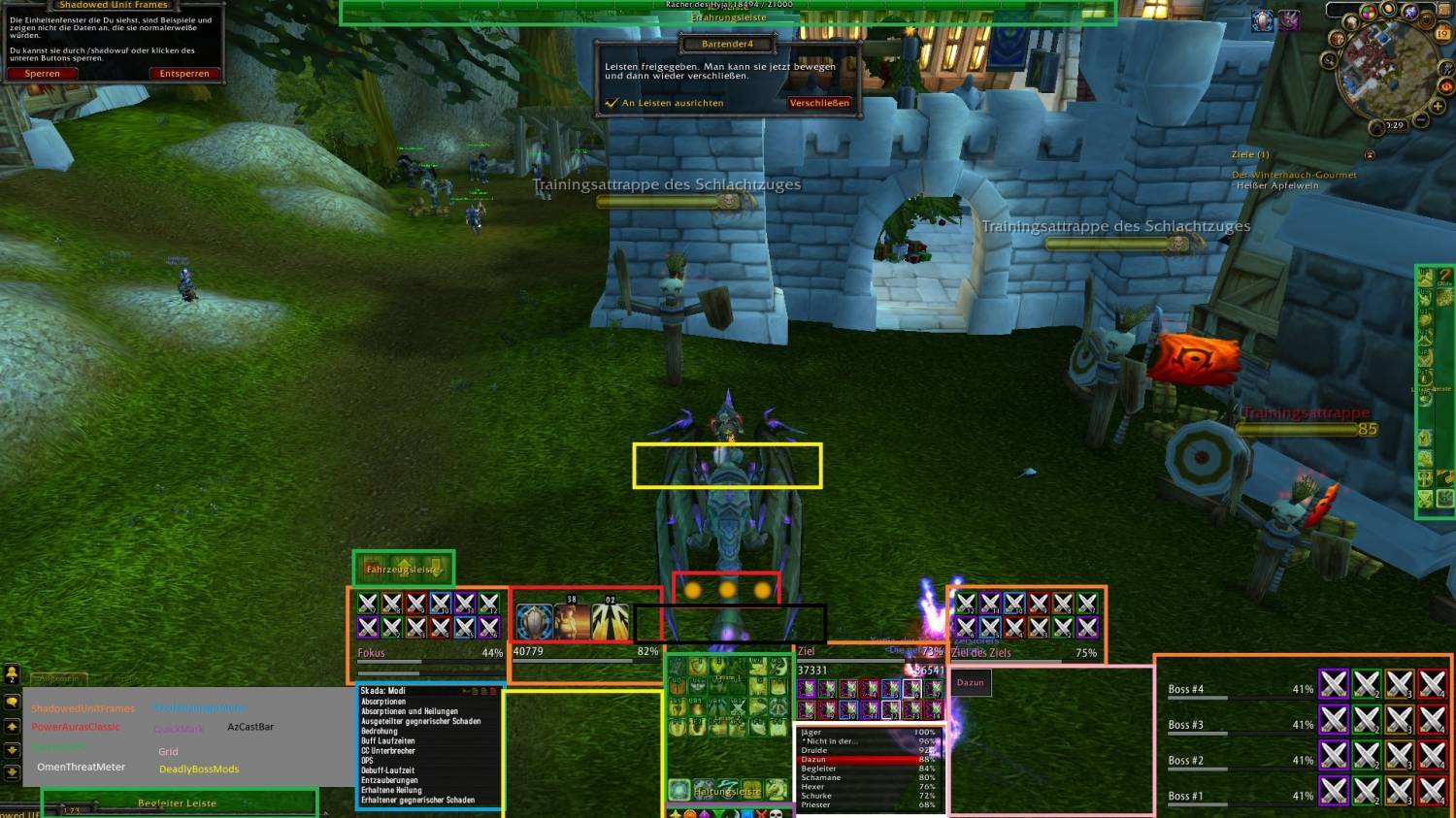Choose the Bedrohung mode in Skada
The image size is (1456, 818).
click(x=380, y=732)
